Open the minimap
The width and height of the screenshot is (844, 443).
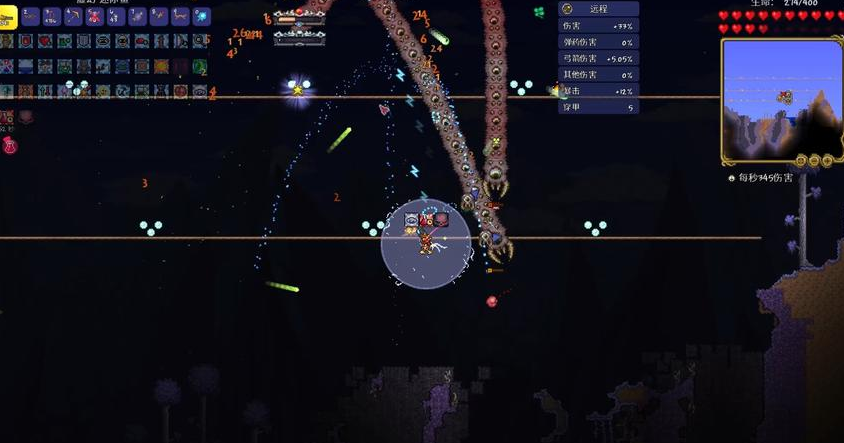click(x=780, y=100)
